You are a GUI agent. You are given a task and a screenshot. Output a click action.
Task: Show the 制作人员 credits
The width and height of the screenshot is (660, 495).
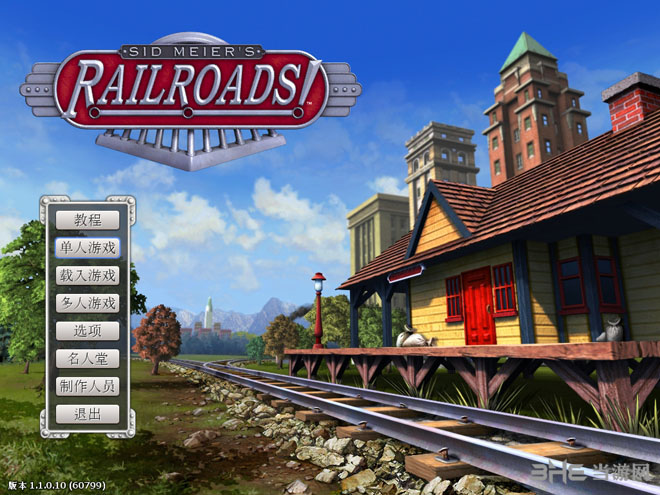88,386
